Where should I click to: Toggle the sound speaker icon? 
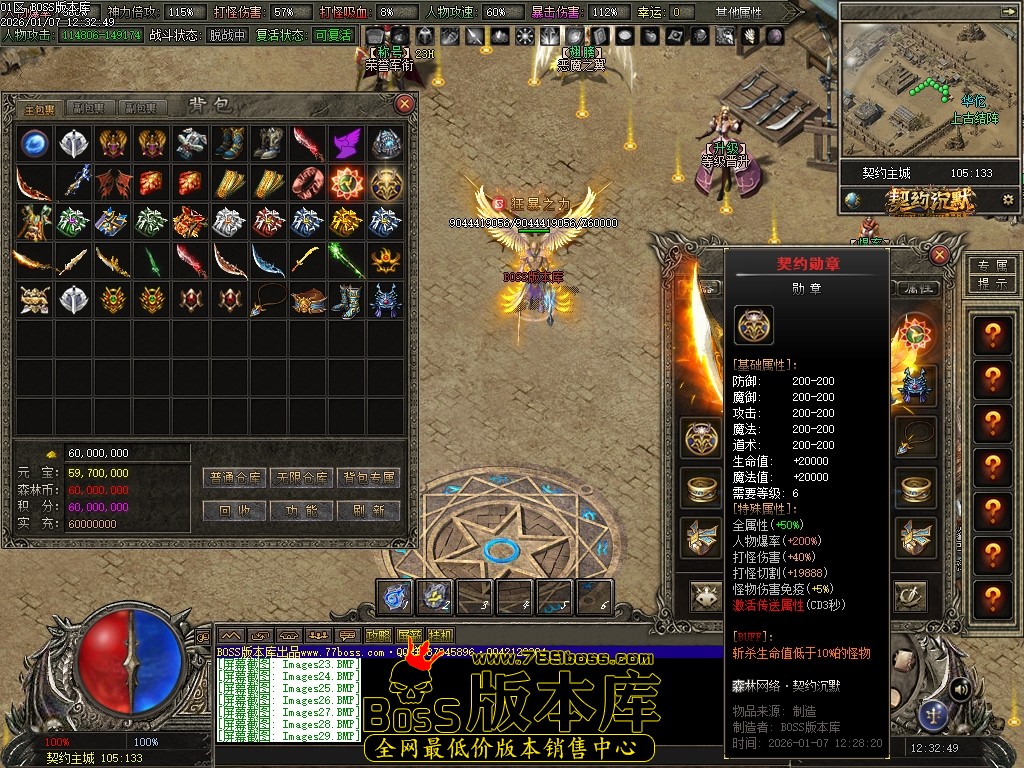pos(960,688)
